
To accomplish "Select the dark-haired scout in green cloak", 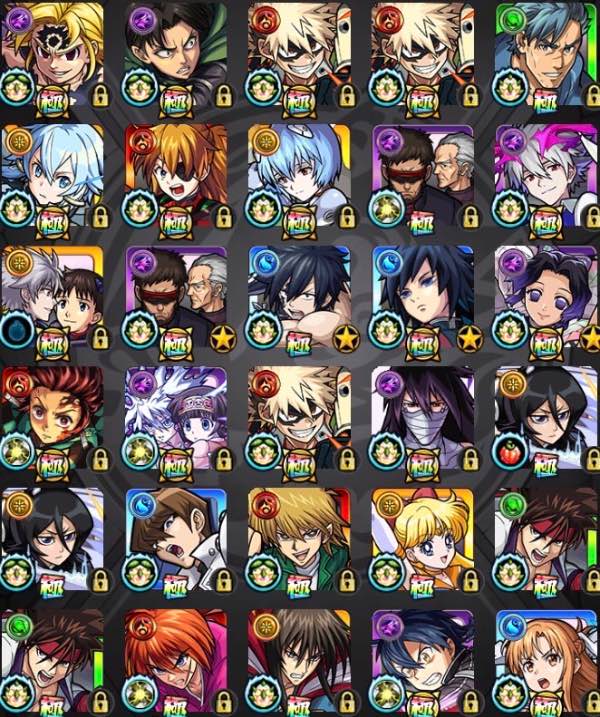I will click(x=176, y=52).
